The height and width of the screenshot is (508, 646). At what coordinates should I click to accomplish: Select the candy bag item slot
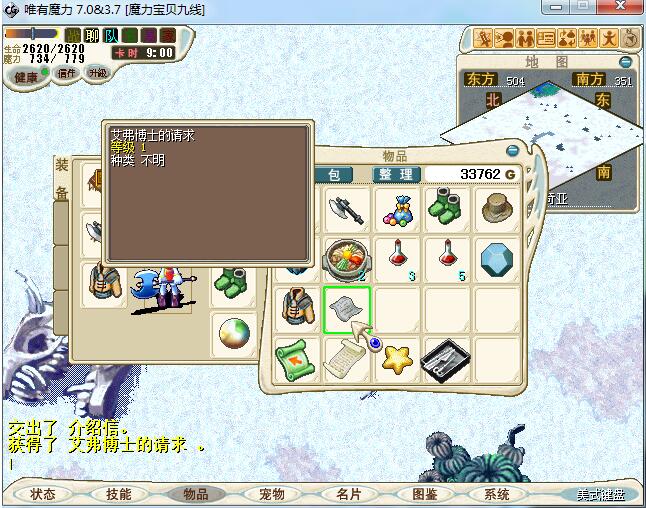(x=397, y=208)
